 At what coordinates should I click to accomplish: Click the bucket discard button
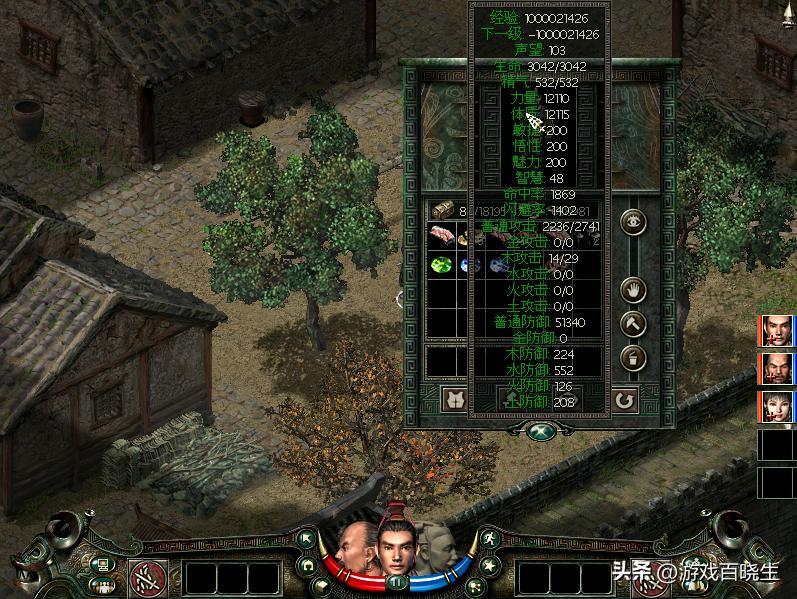point(633,357)
